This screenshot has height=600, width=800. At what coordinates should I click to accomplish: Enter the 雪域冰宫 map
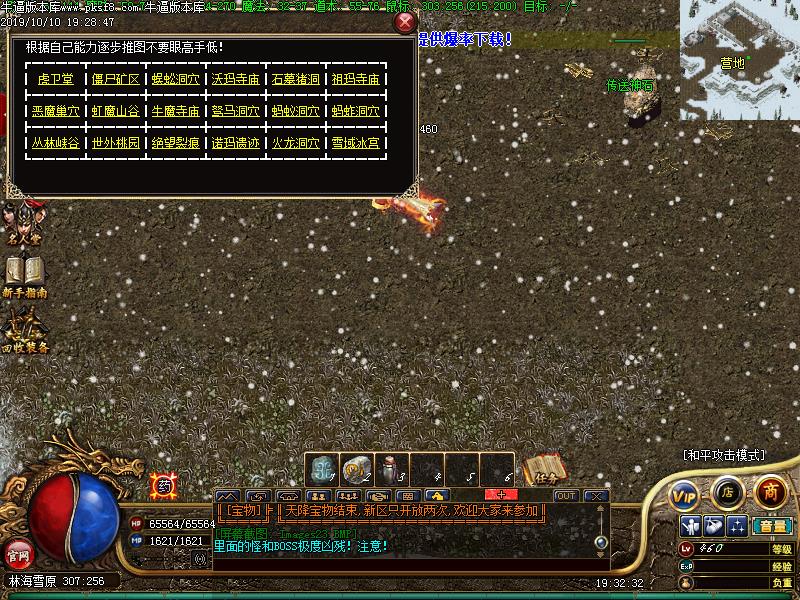tap(355, 143)
